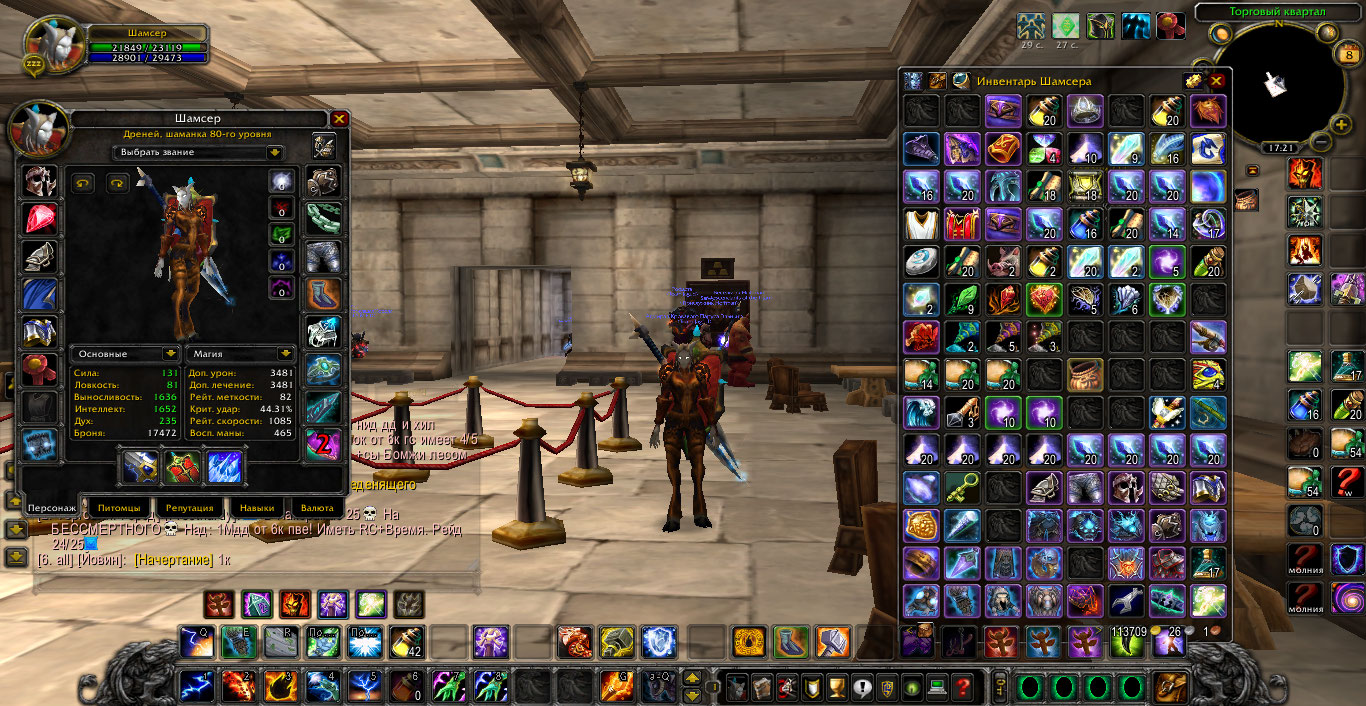Open the Магия stats dropdown
Image resolution: width=1366 pixels, height=706 pixels.
point(286,354)
